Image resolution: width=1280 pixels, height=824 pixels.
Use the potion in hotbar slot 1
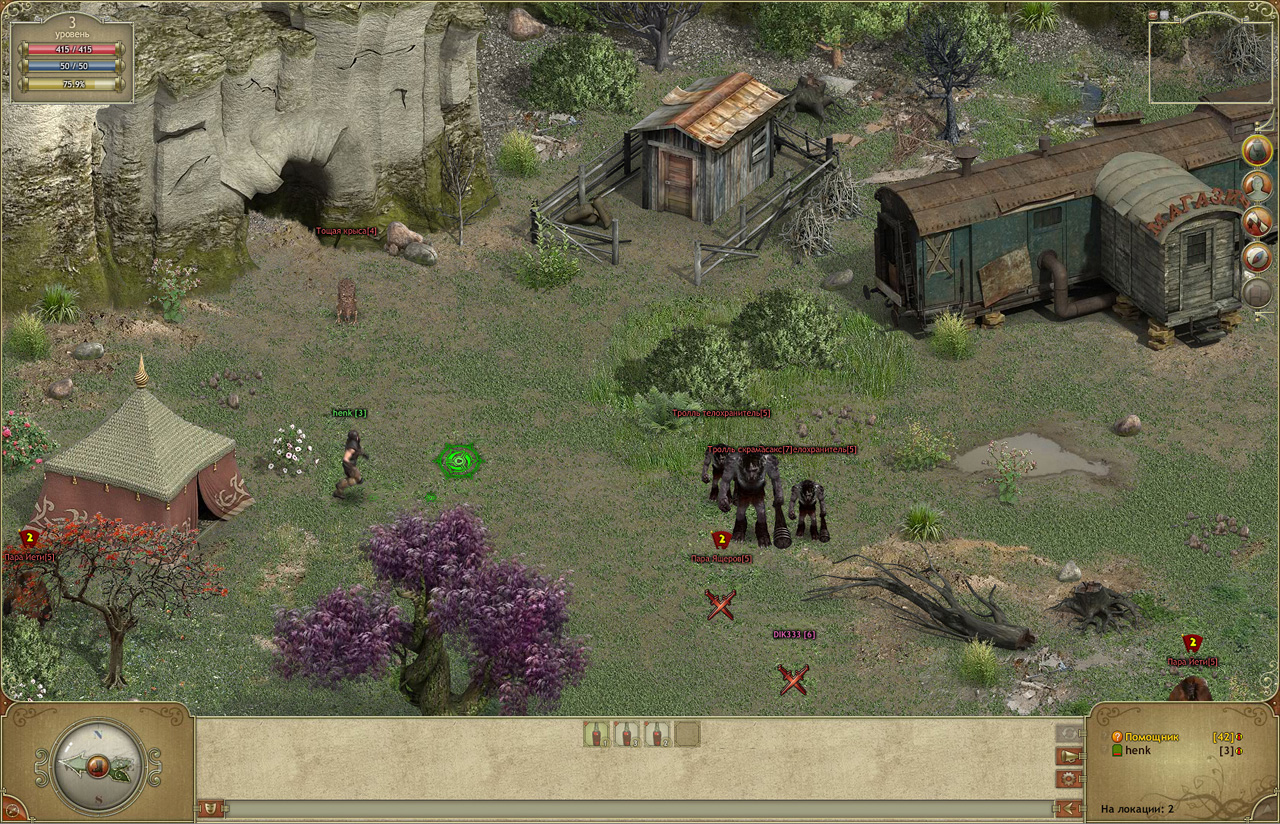point(596,734)
